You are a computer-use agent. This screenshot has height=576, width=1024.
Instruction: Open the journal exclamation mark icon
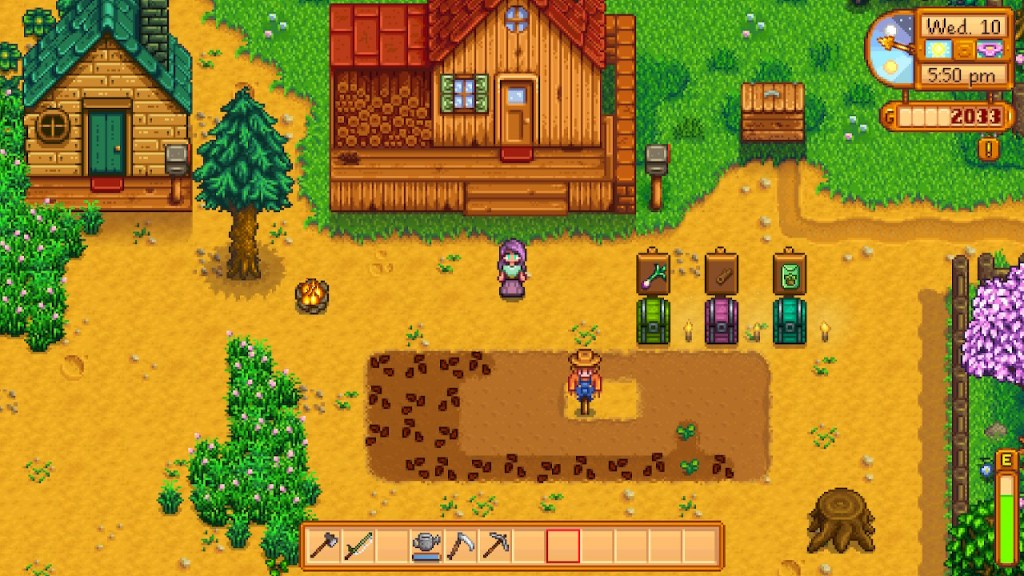pyautogui.click(x=989, y=150)
